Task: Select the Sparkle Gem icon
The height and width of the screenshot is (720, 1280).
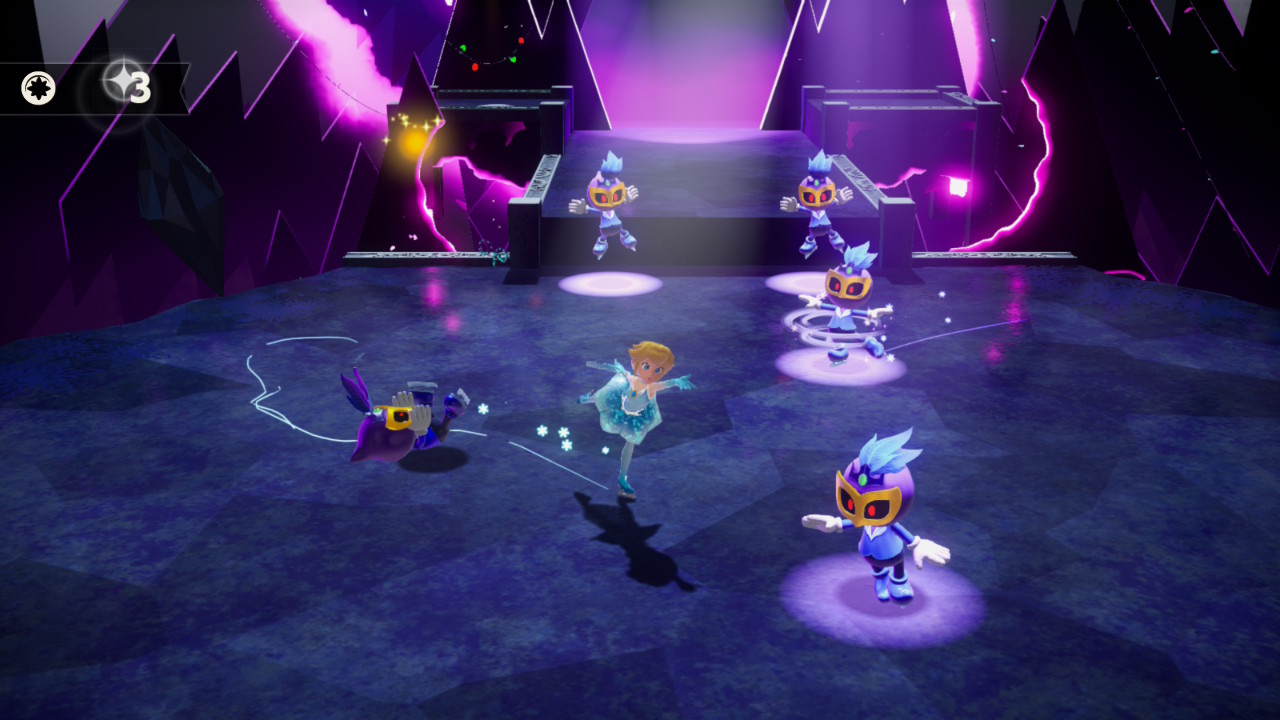Action: [119, 87]
